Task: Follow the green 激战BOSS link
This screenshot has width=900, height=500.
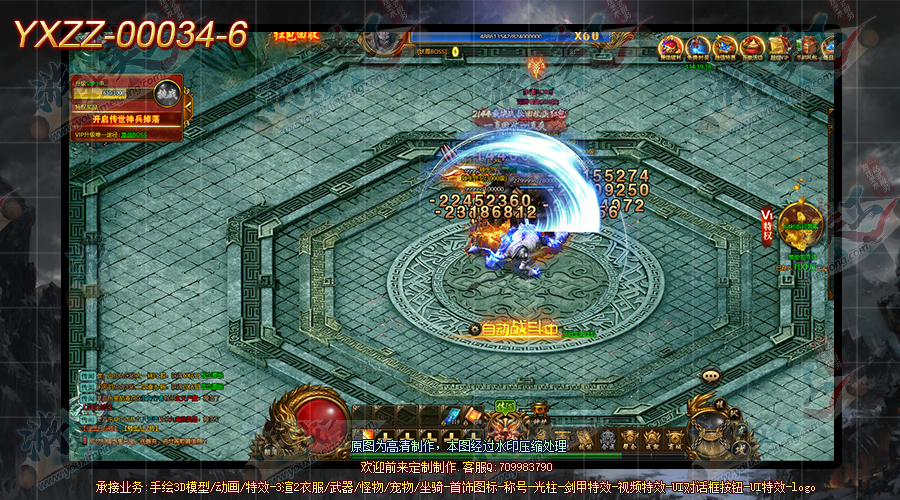Action: [x=135, y=134]
